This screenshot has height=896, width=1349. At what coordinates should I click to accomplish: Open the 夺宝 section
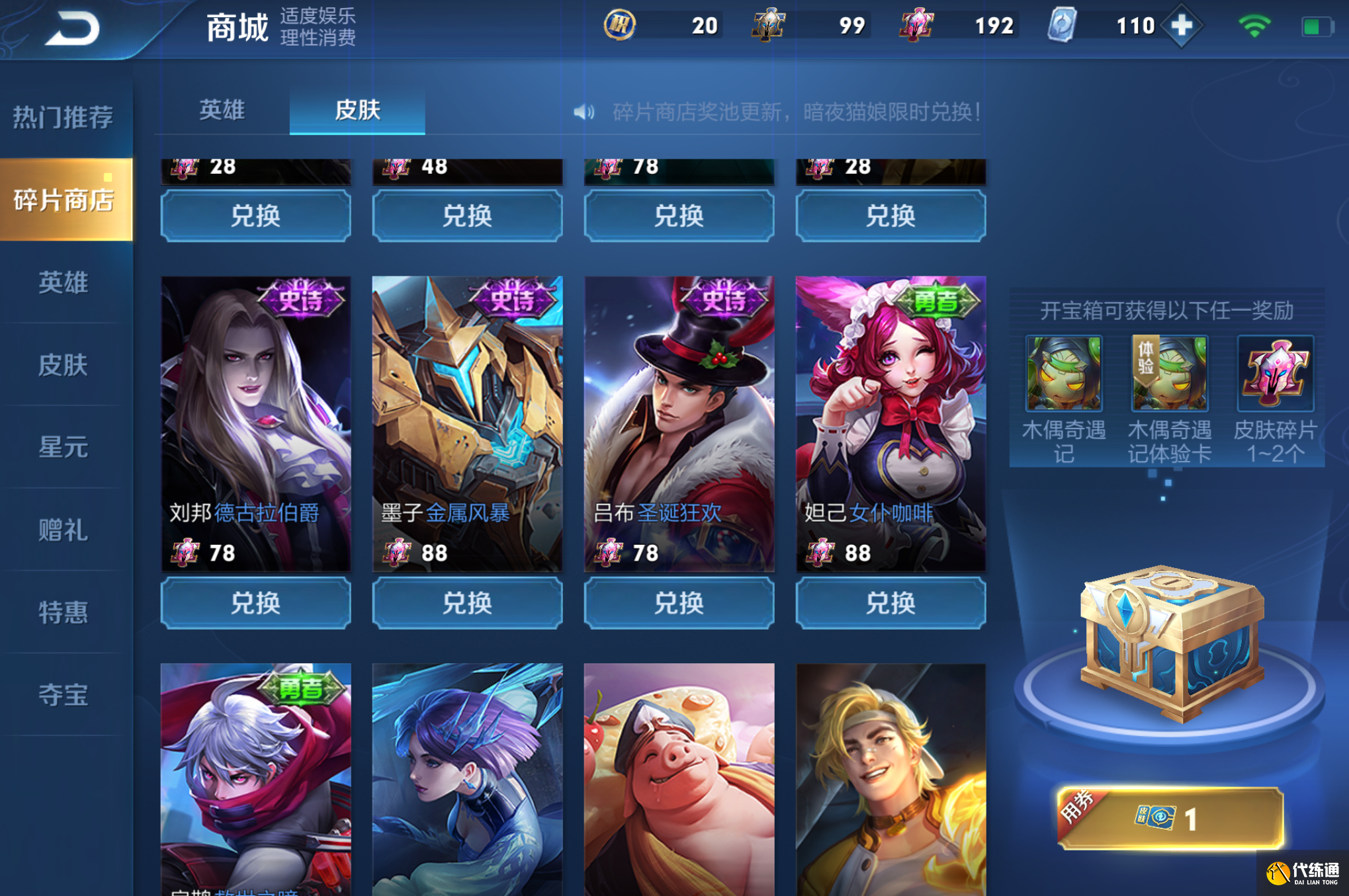coord(64,694)
